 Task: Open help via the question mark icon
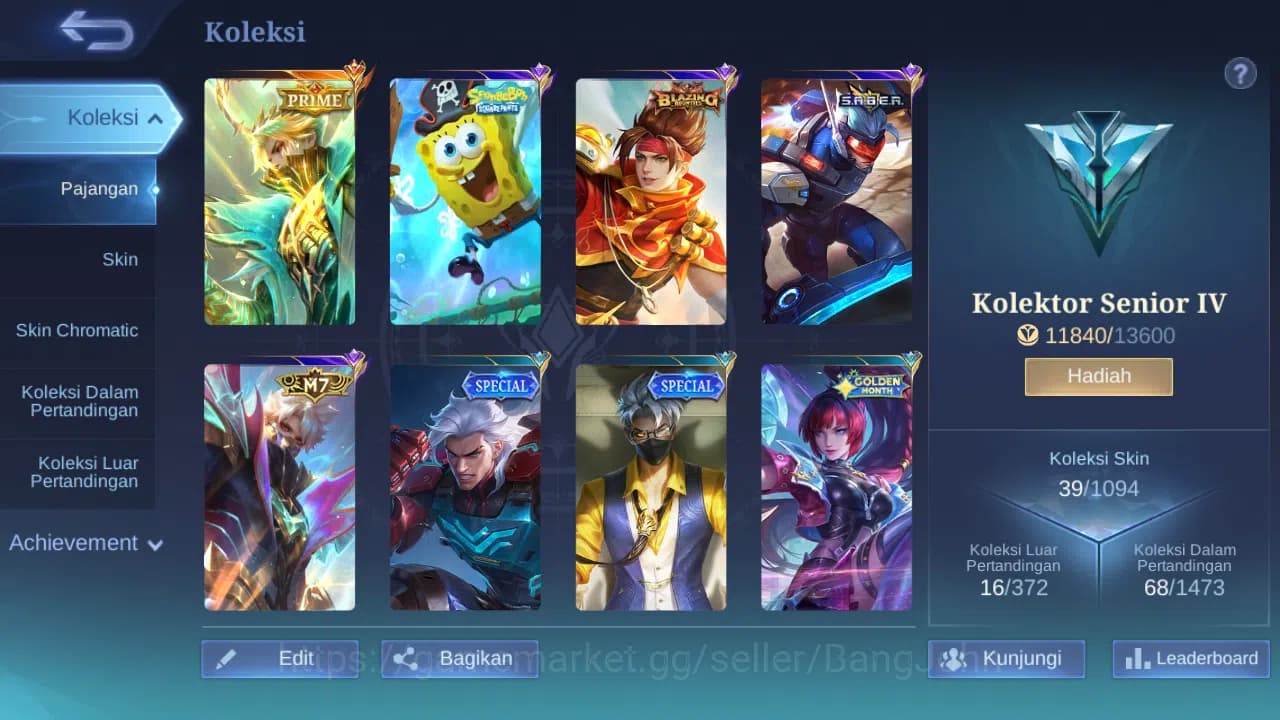(1240, 73)
